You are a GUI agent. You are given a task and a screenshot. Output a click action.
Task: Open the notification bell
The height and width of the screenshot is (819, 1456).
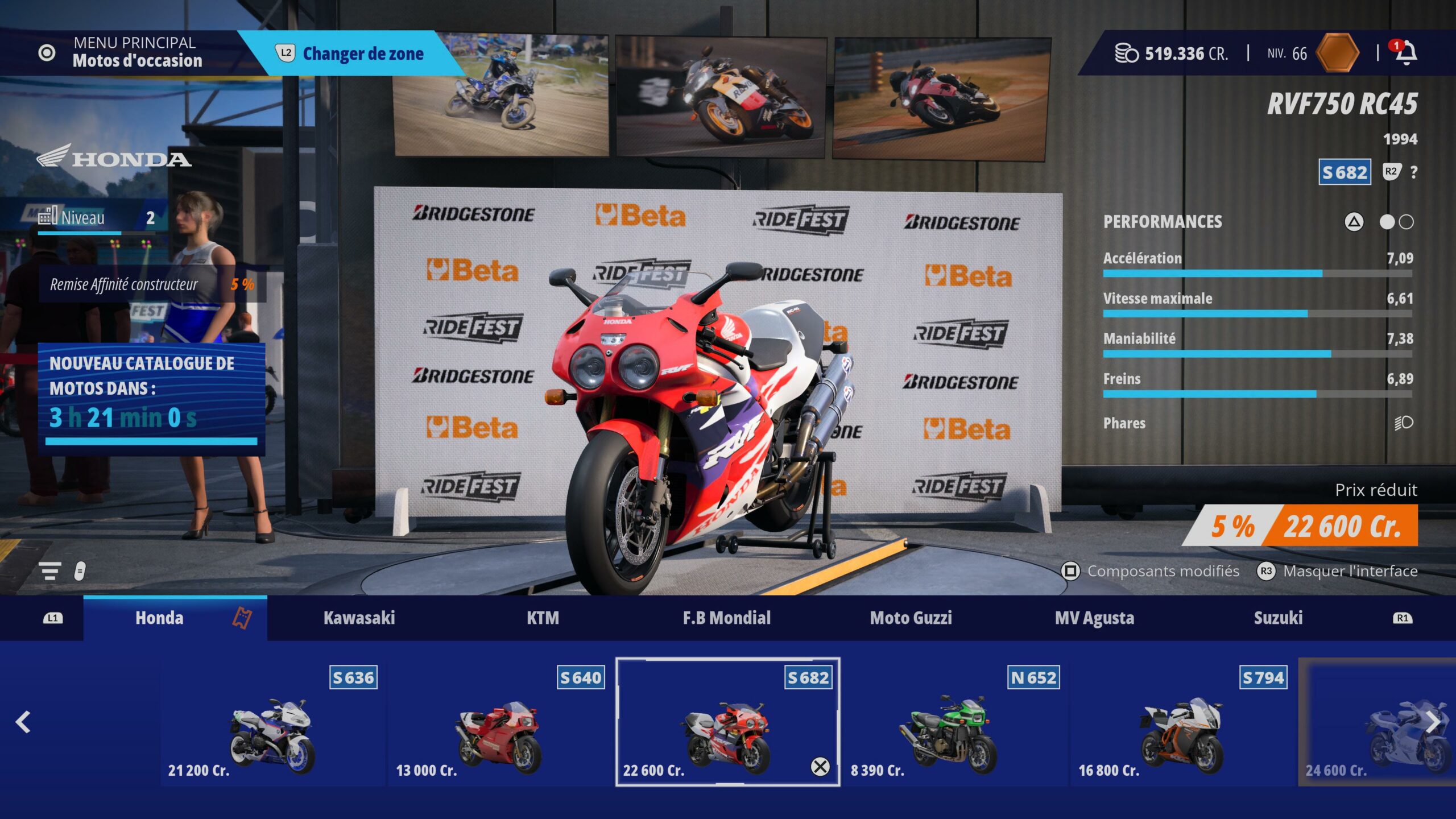point(1406,53)
